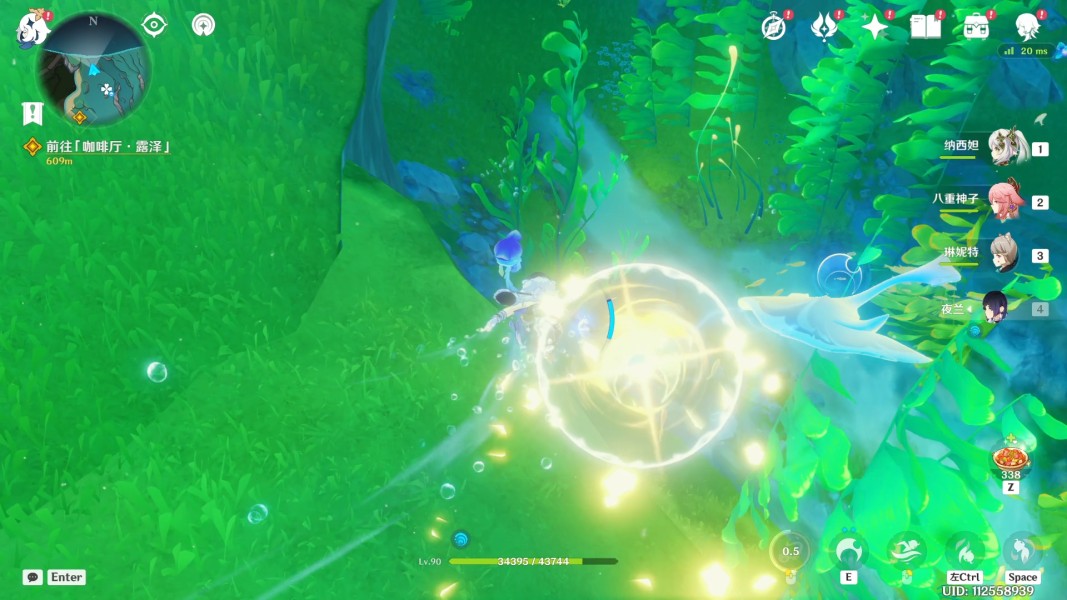1067x600 pixels.
Task: Switch to party member 八重神子
Action: (1007, 200)
